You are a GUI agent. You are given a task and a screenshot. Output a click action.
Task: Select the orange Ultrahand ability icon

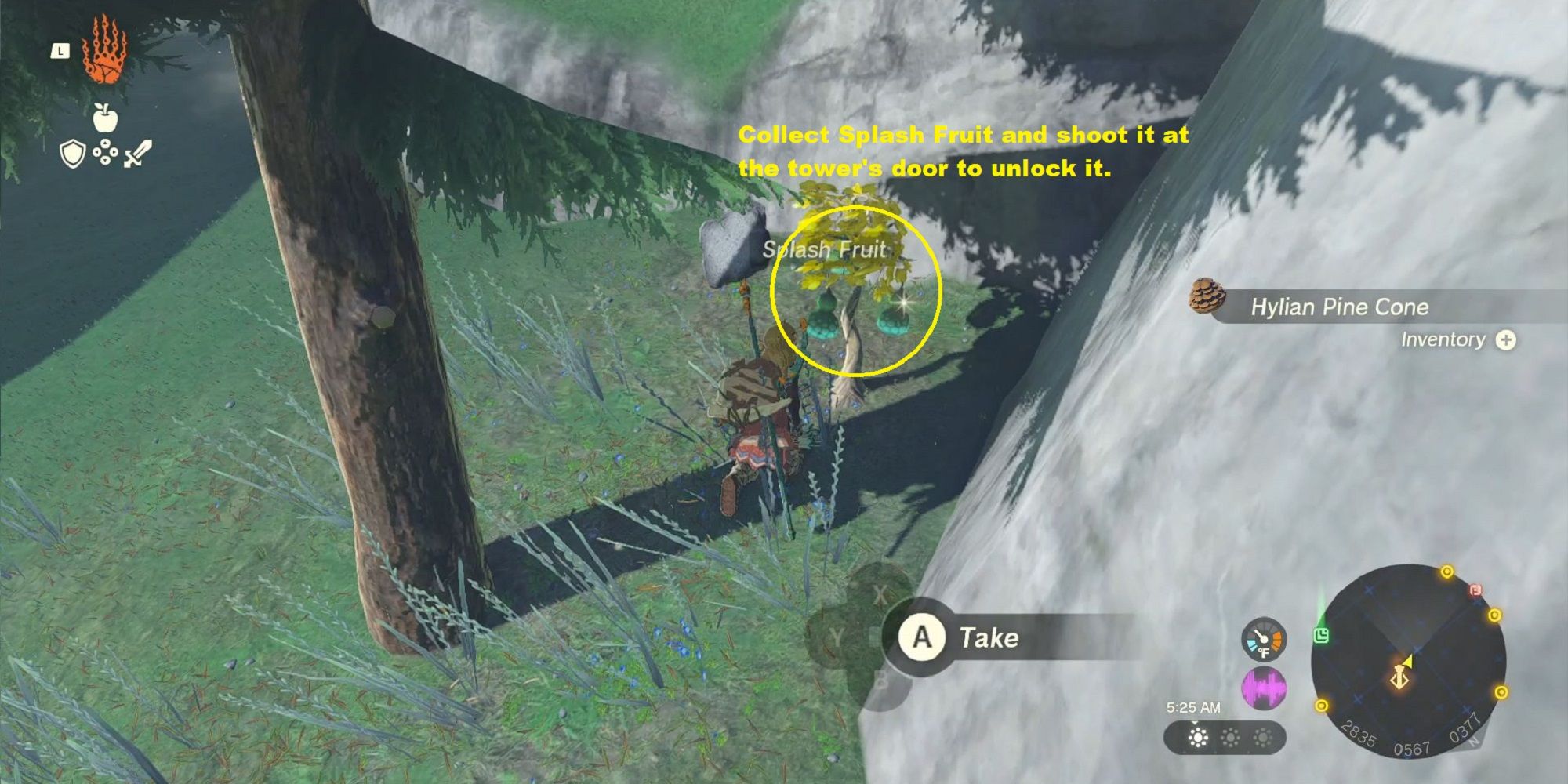click(103, 53)
